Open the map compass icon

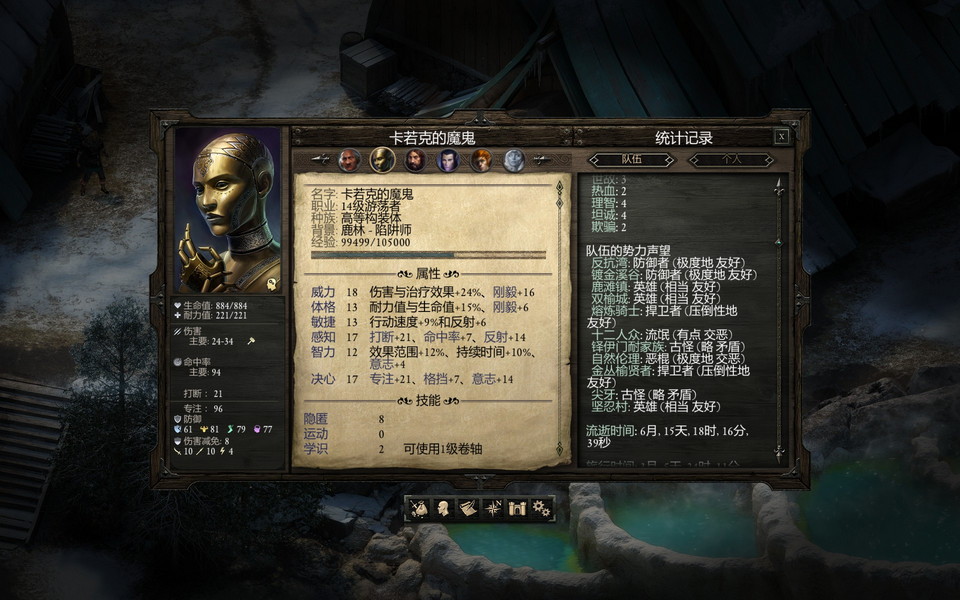(493, 508)
